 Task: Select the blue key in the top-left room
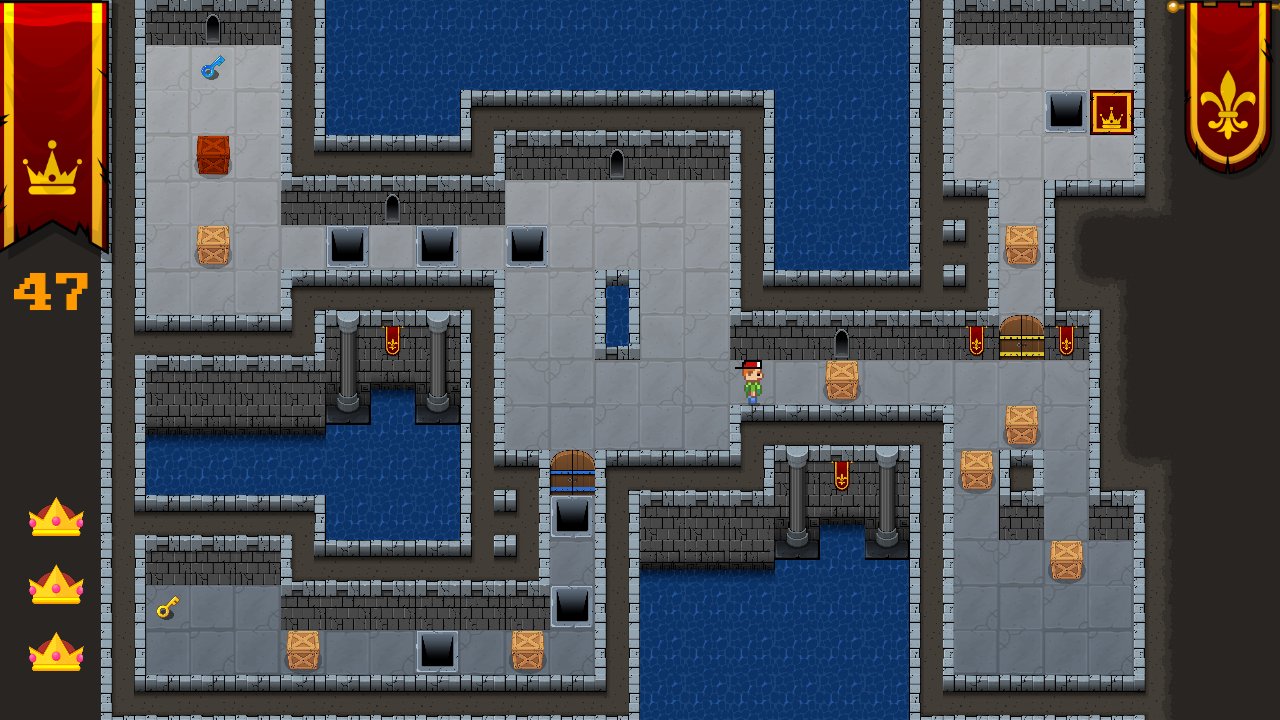click(x=213, y=64)
